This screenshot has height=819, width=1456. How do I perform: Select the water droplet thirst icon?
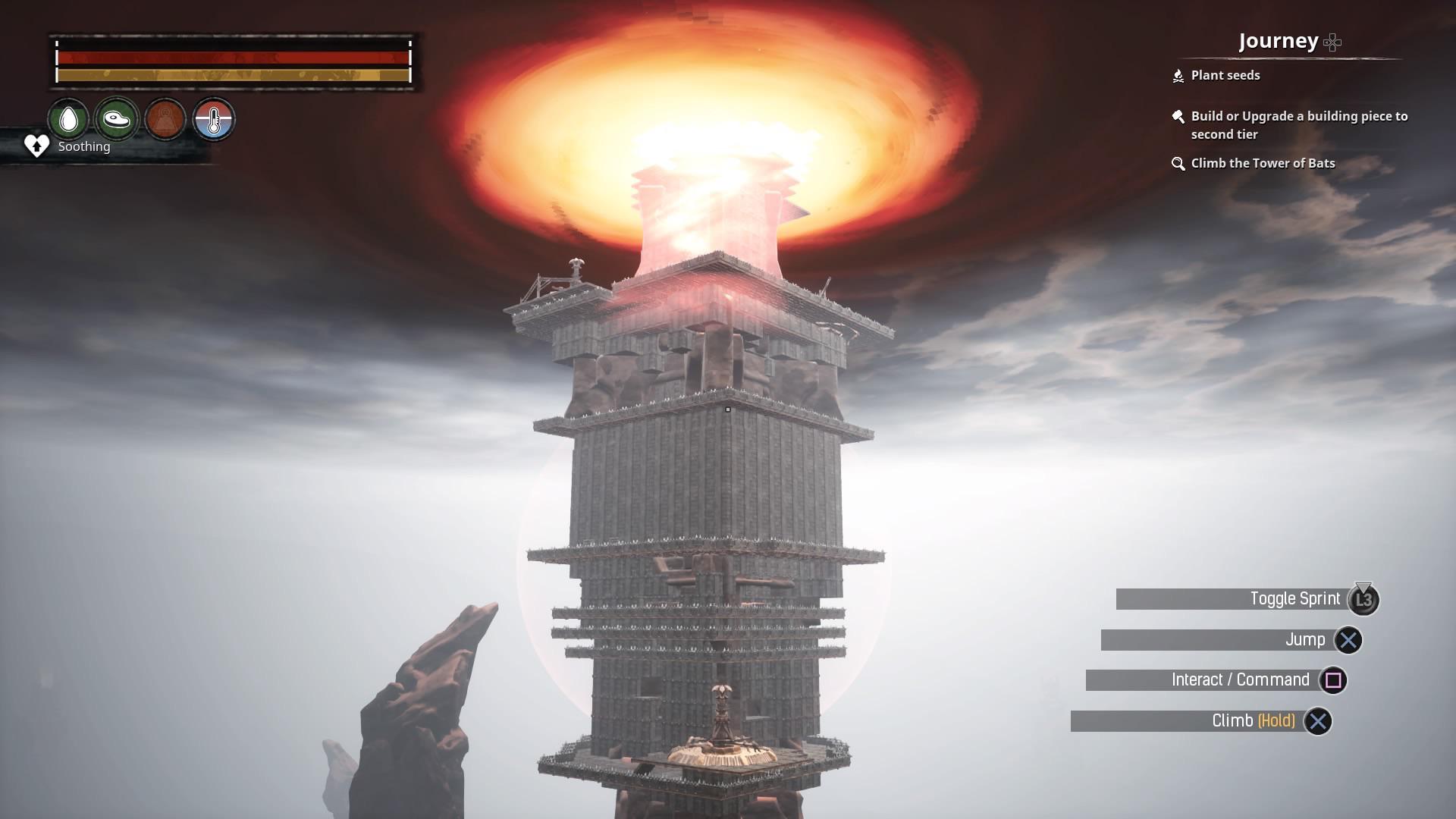[x=67, y=119]
